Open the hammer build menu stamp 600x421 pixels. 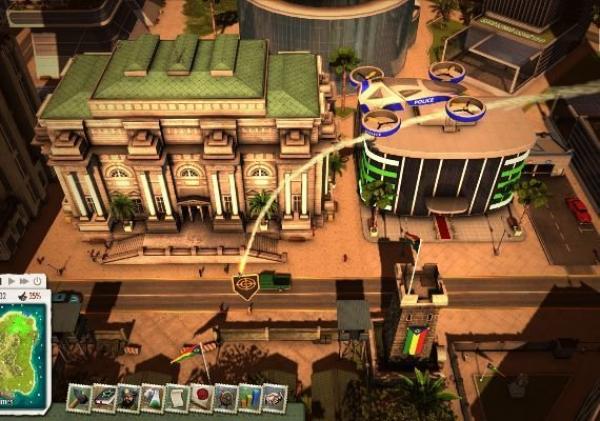tap(80, 398)
